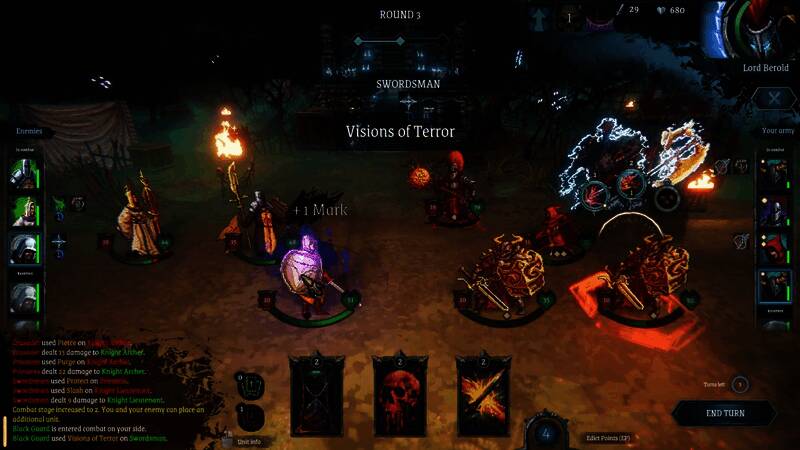Select the top unit in your army
800x450 pixels.
(773, 172)
